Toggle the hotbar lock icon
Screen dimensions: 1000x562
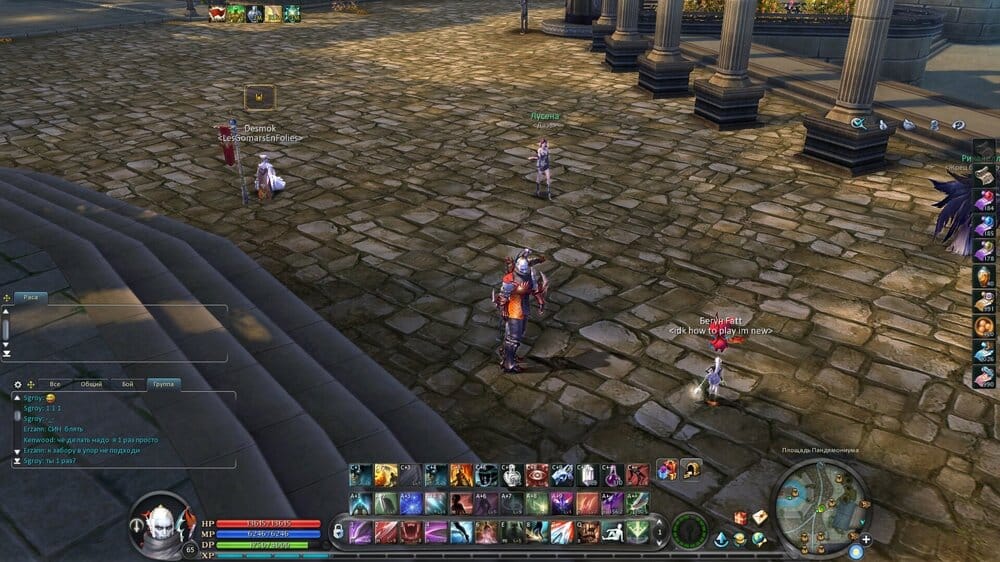click(337, 530)
